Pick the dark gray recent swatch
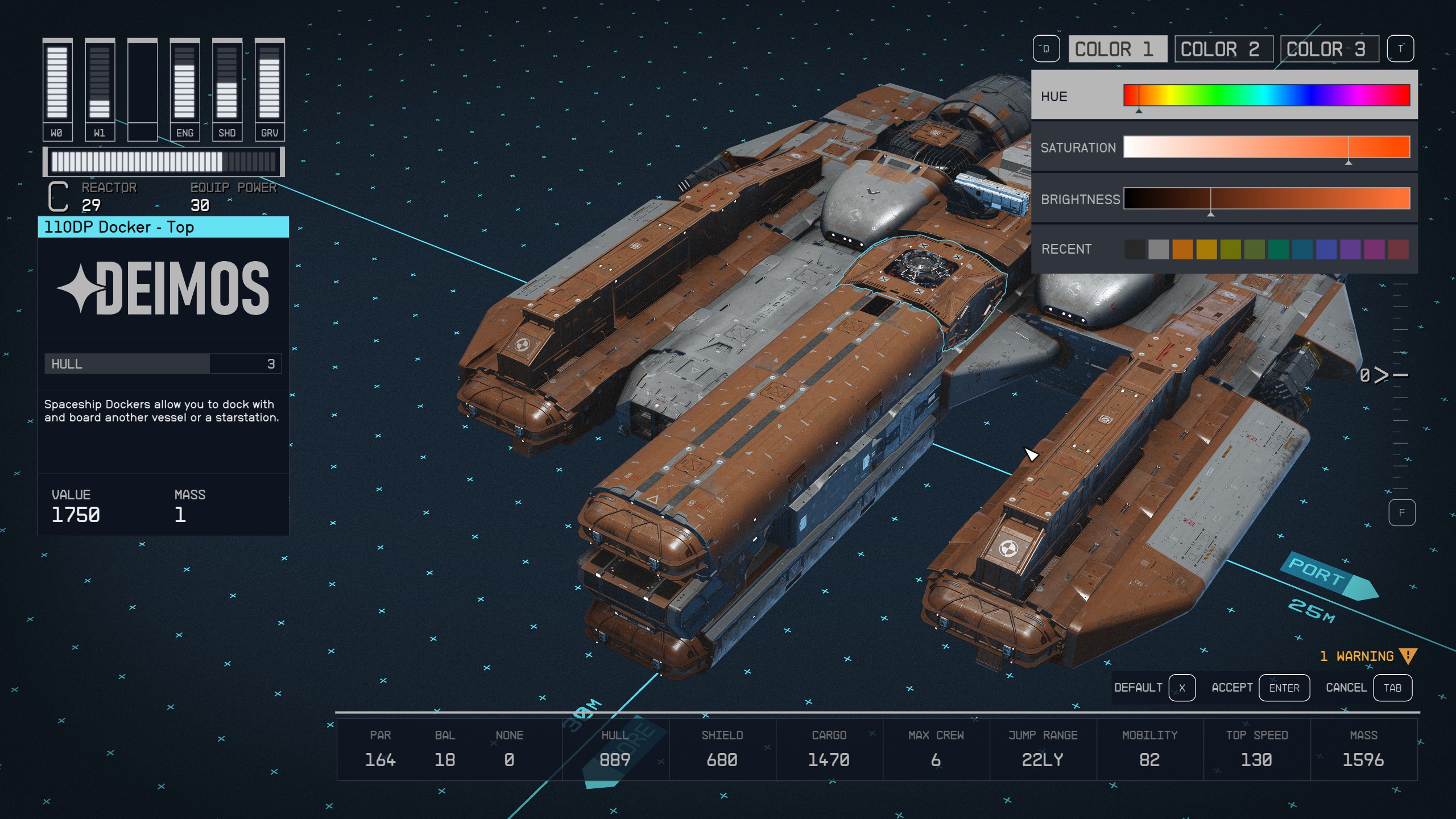This screenshot has height=819, width=1456. point(1135,249)
